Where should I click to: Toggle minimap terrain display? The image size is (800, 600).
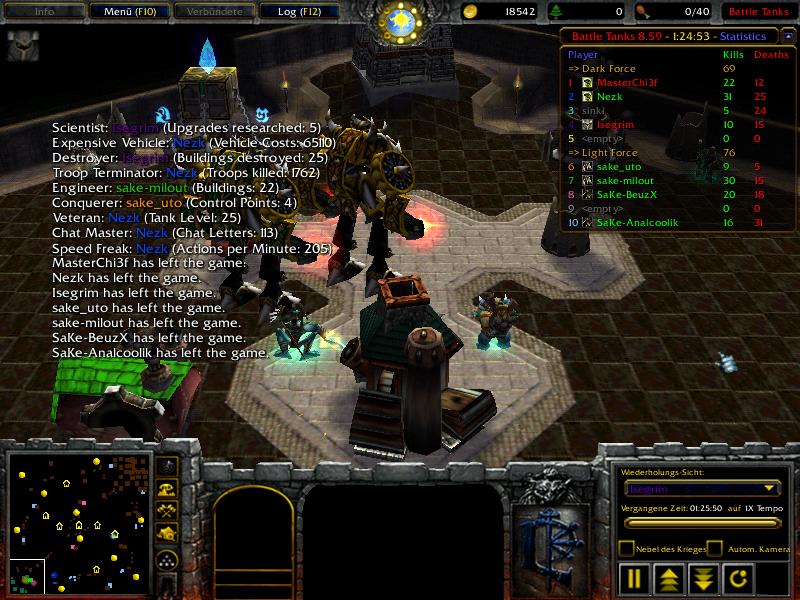[168, 490]
